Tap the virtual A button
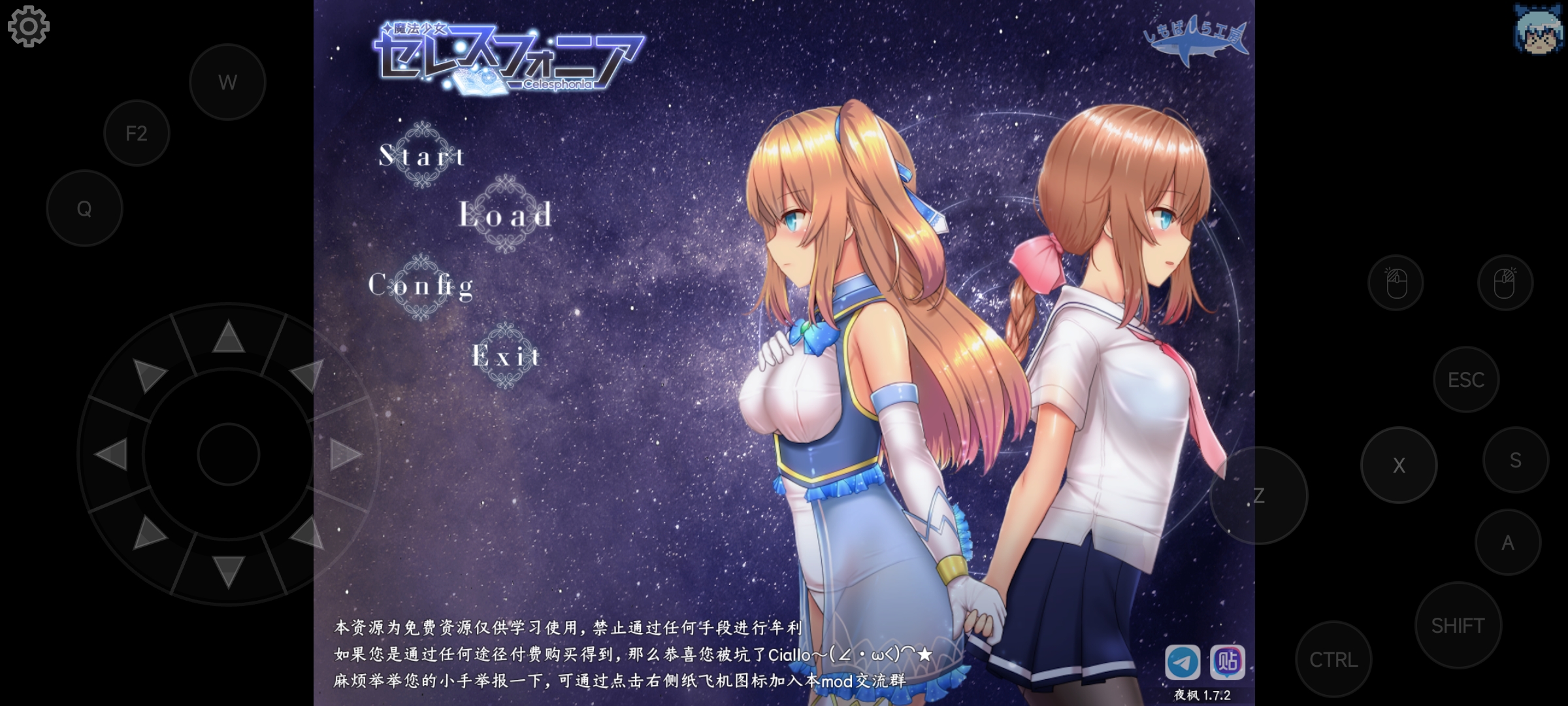This screenshot has width=1568, height=706. [1508, 543]
